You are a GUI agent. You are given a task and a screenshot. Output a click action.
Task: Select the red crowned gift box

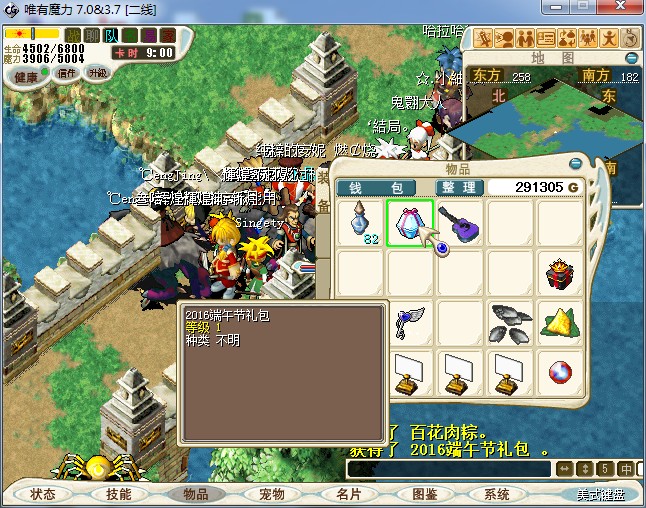(x=560, y=272)
